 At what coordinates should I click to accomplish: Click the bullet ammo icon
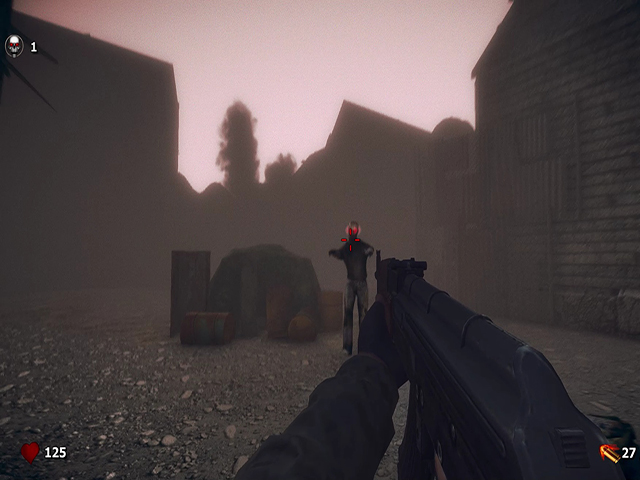point(608,453)
